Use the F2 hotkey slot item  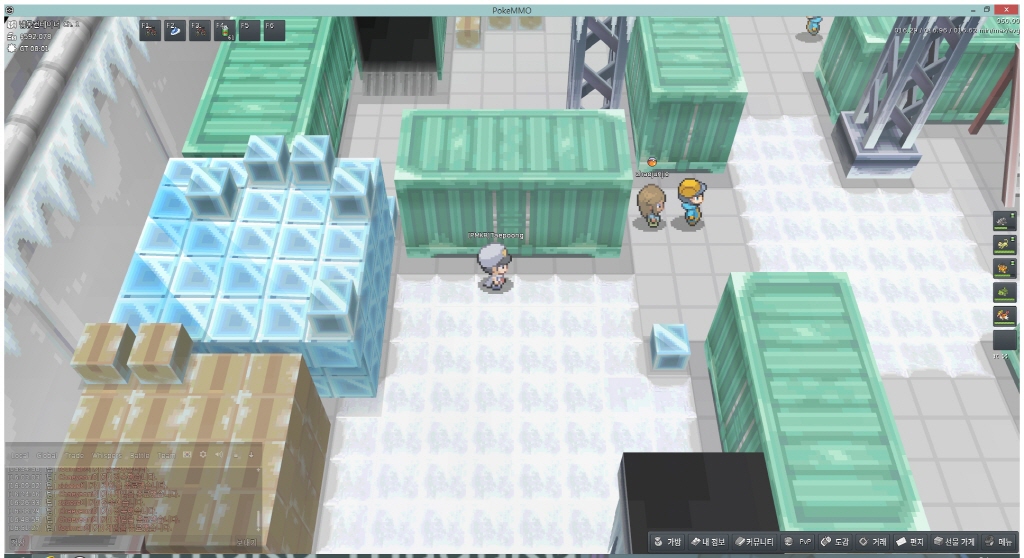click(x=173, y=30)
